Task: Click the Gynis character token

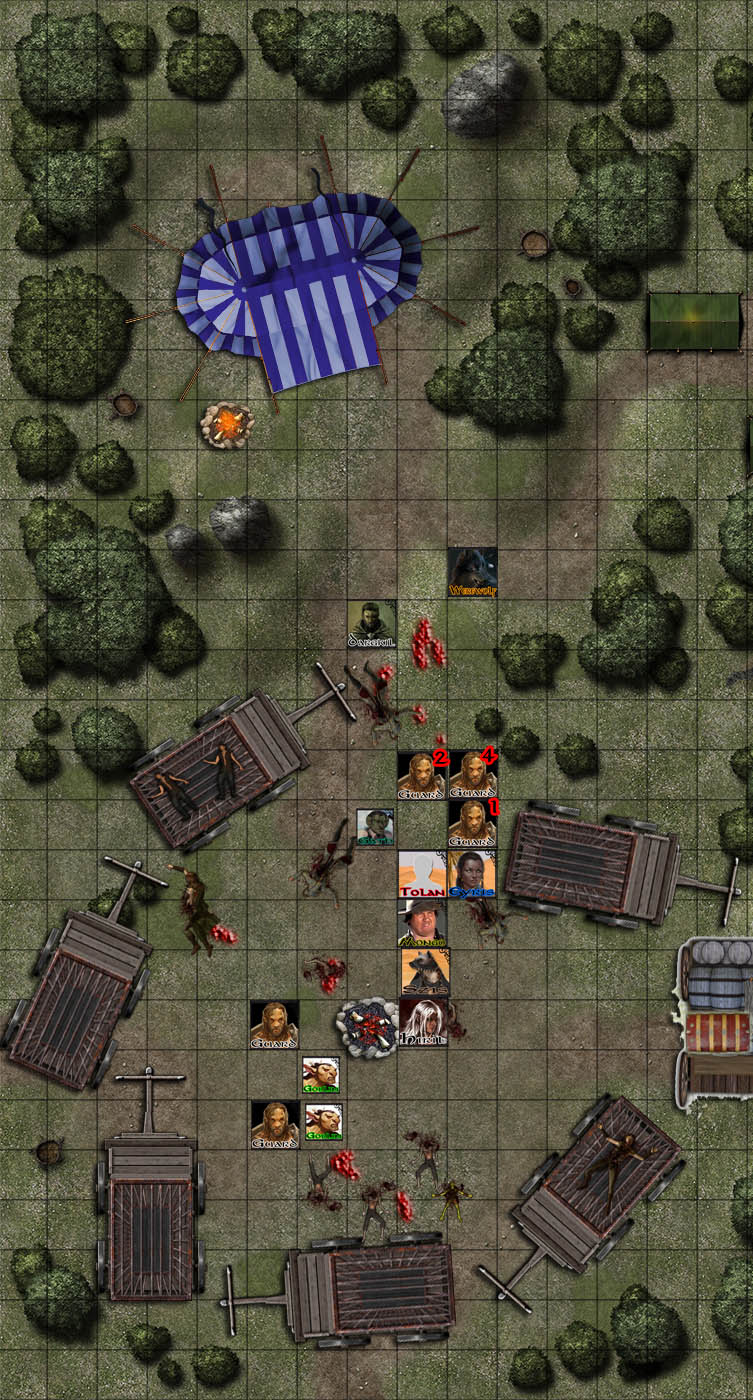Action: [472, 874]
